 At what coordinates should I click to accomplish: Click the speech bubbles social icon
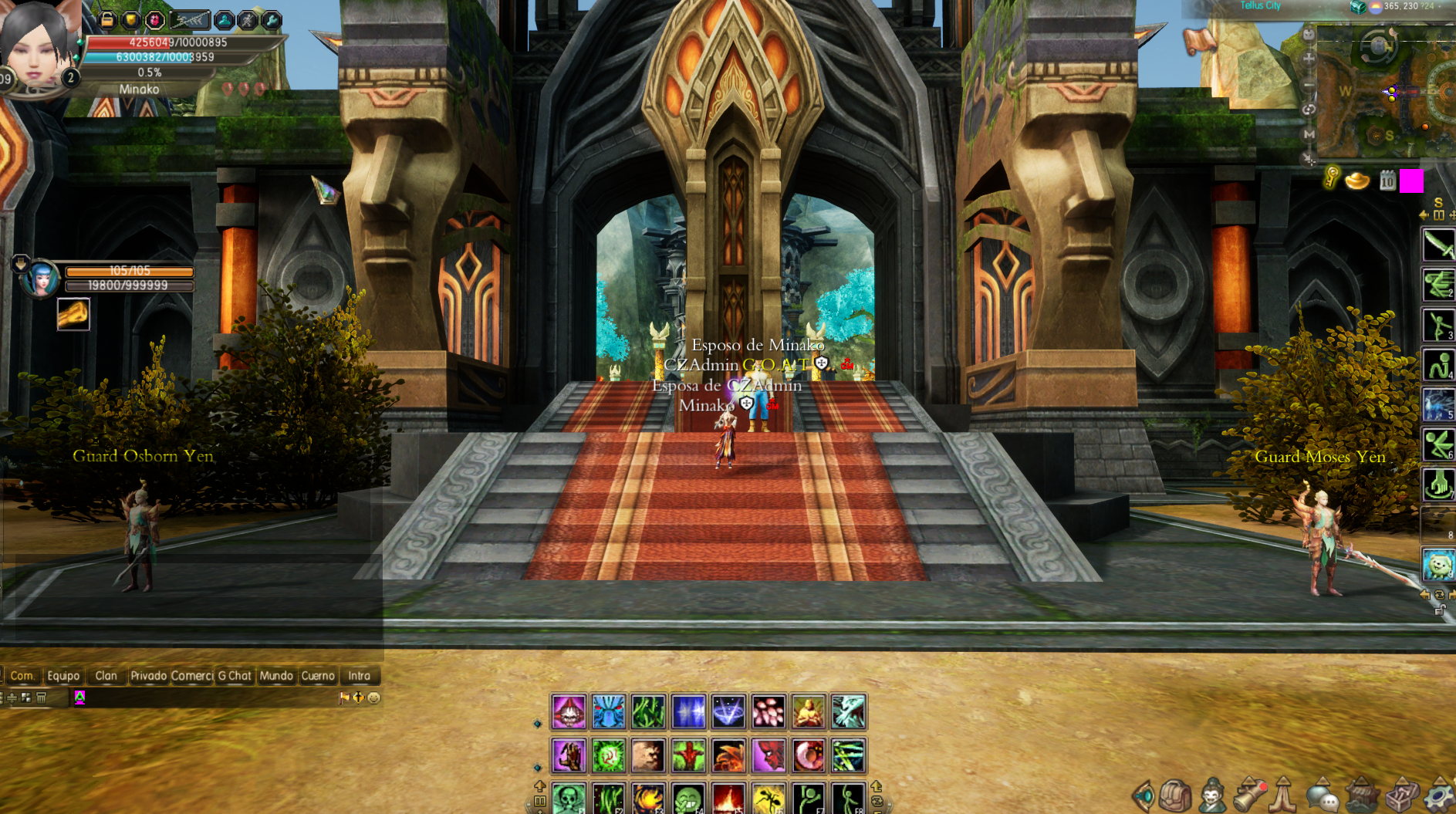pyautogui.click(x=1323, y=796)
